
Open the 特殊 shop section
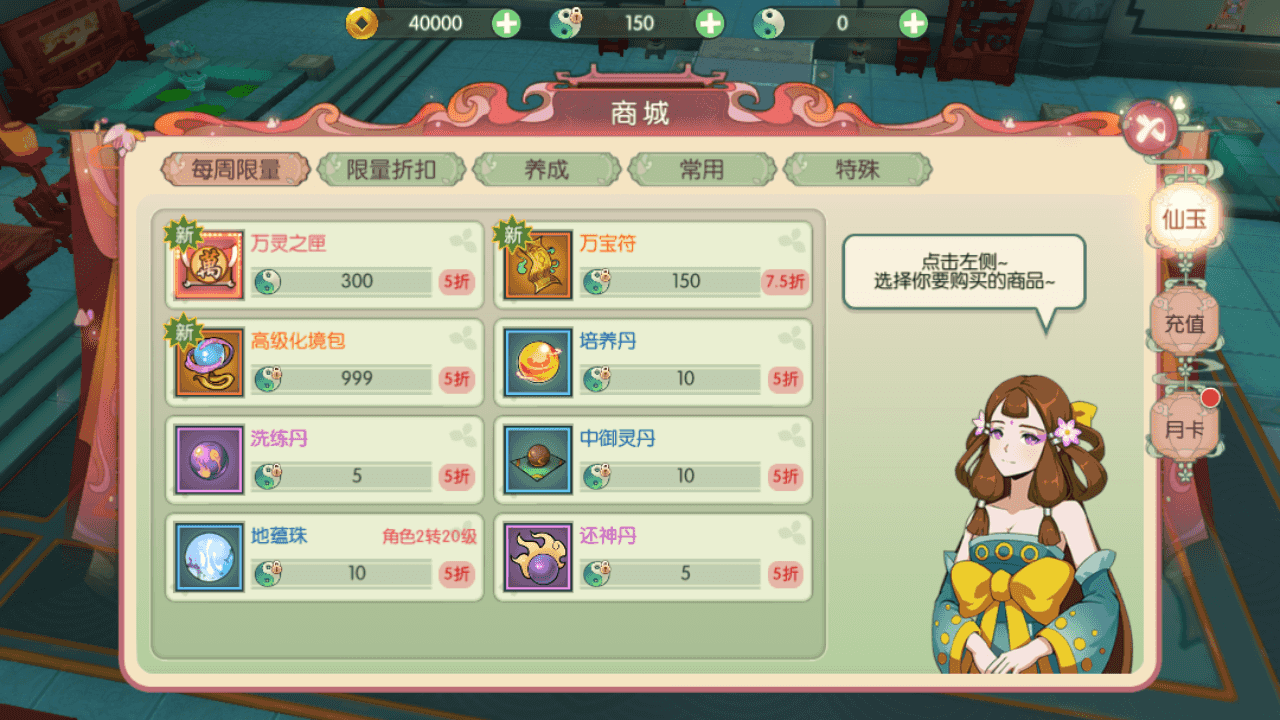point(859,169)
